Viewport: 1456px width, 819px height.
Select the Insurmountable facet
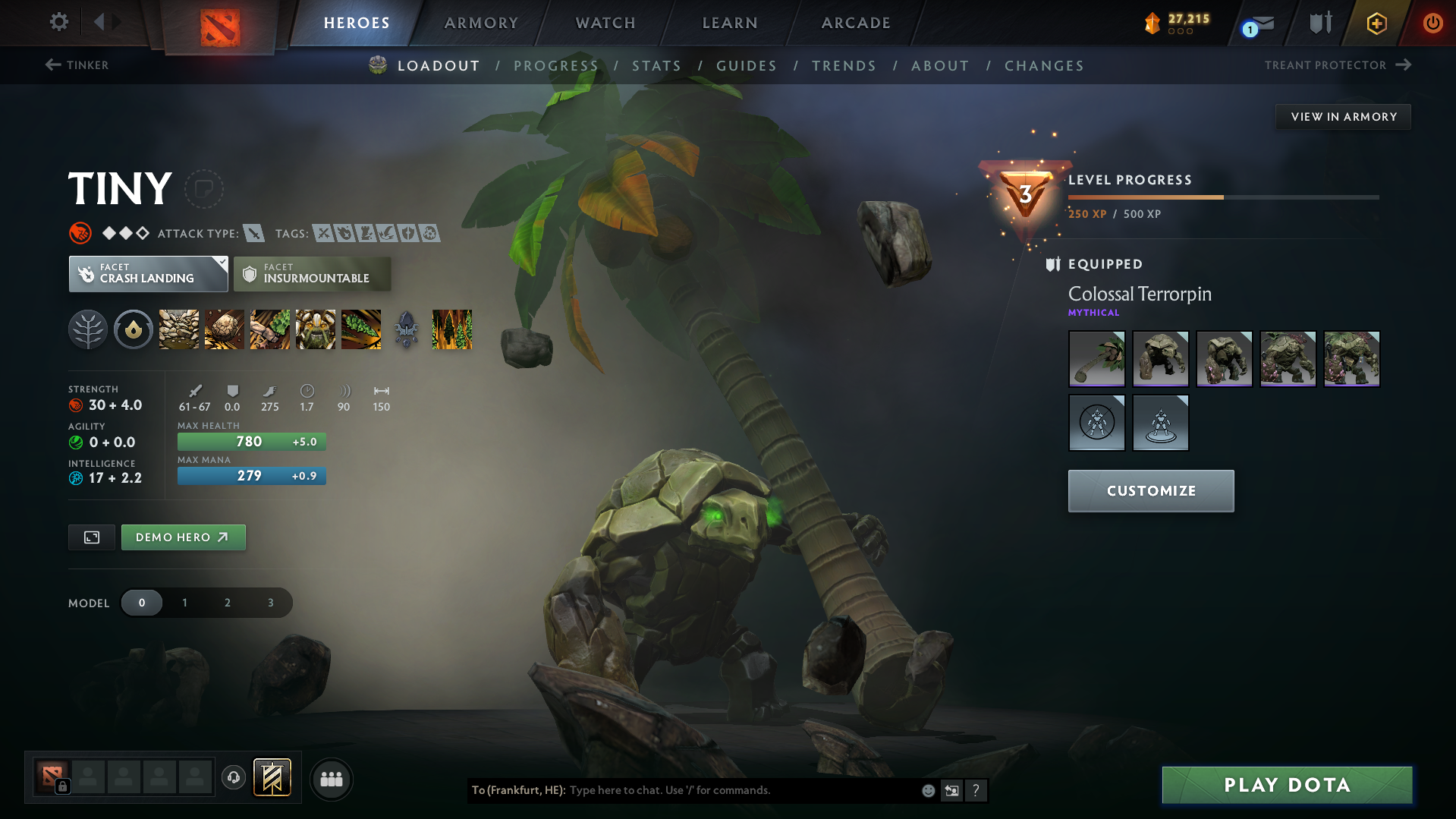(312, 274)
